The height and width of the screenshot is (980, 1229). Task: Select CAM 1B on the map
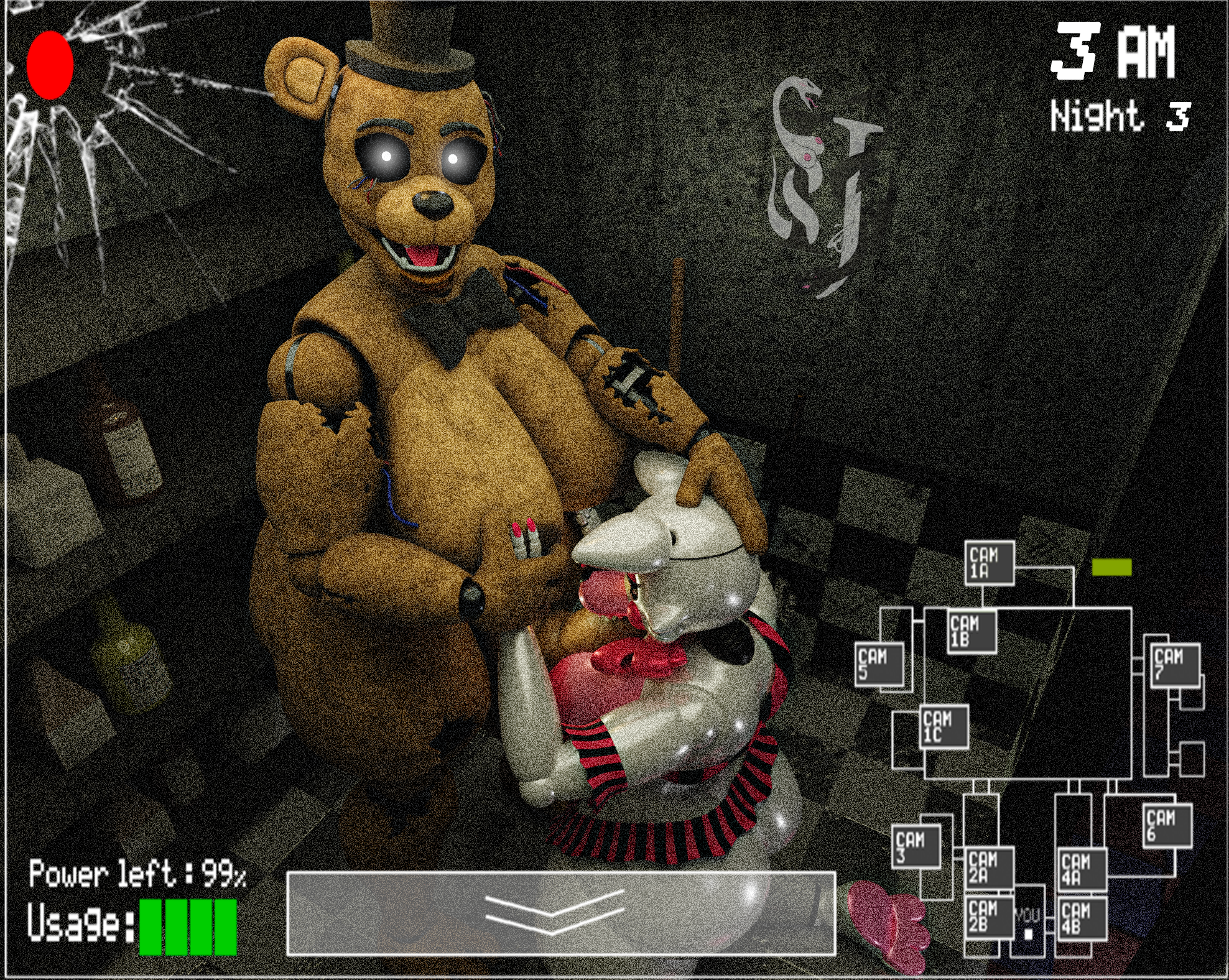[x=972, y=631]
